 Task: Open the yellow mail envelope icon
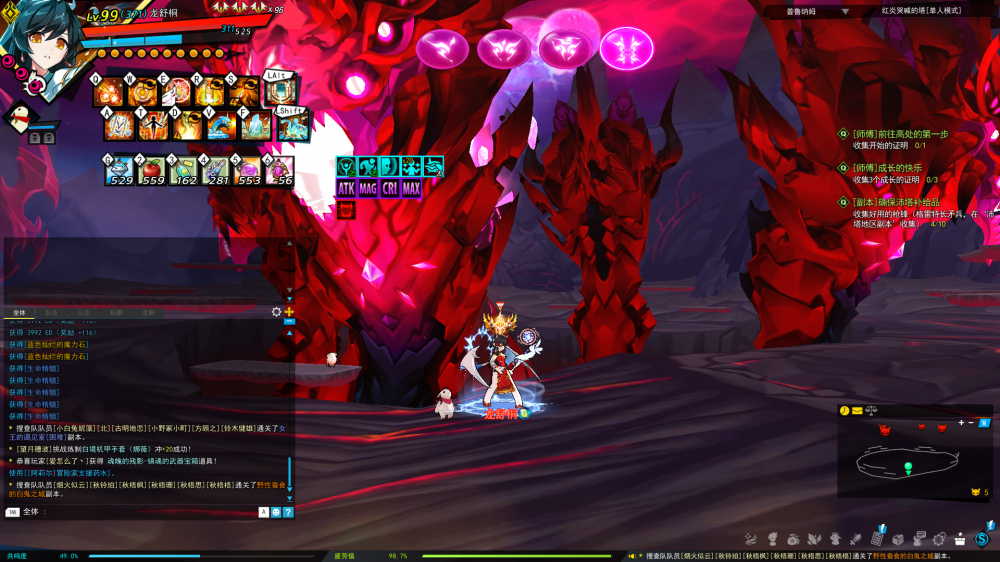(857, 411)
